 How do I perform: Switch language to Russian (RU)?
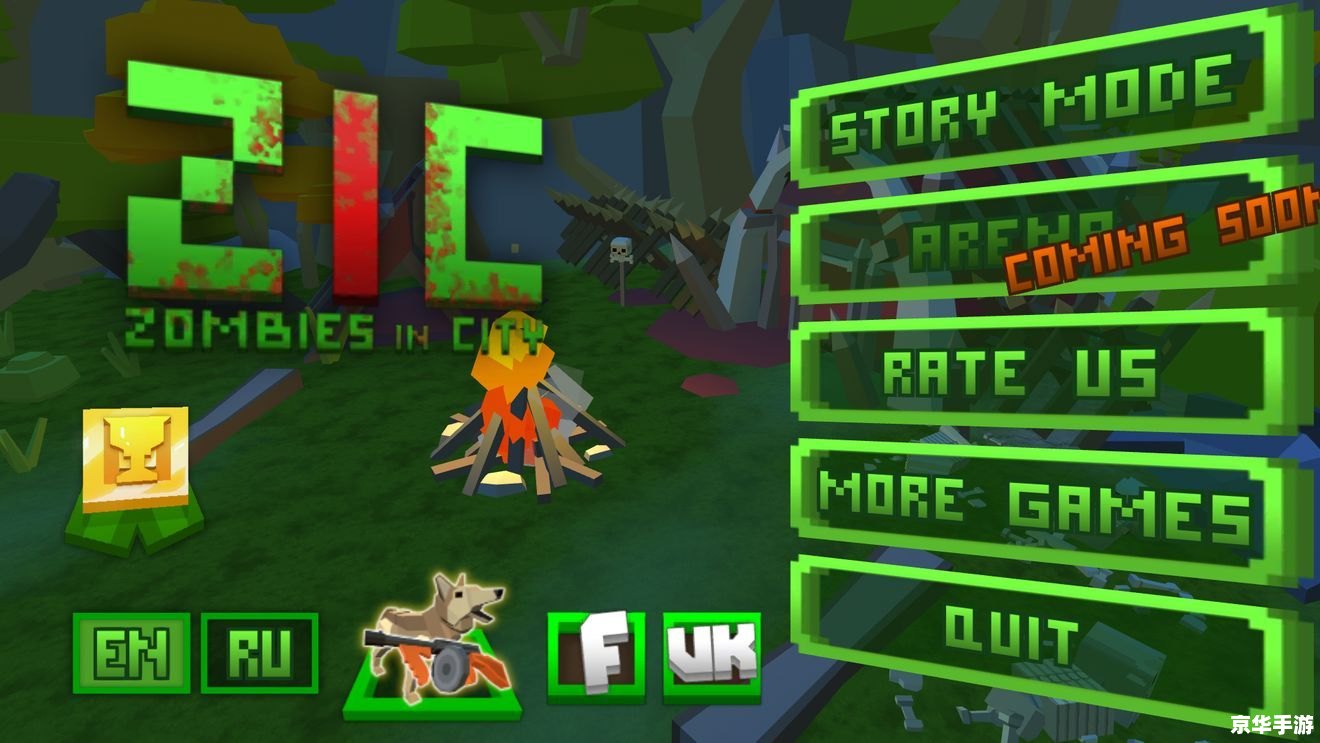coord(259,654)
